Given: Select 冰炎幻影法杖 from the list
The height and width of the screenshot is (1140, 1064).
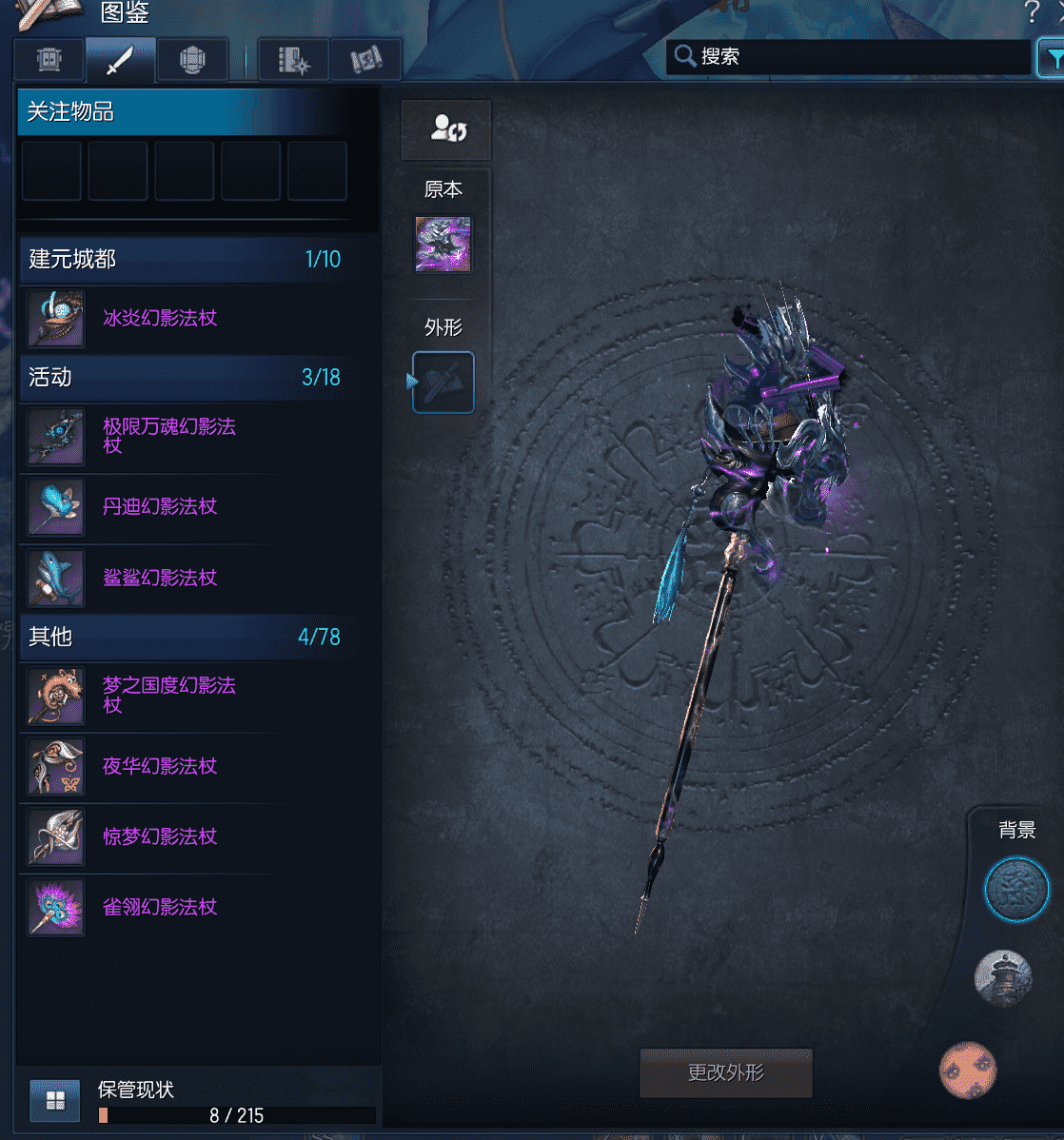Looking at the screenshot, I should (x=160, y=319).
